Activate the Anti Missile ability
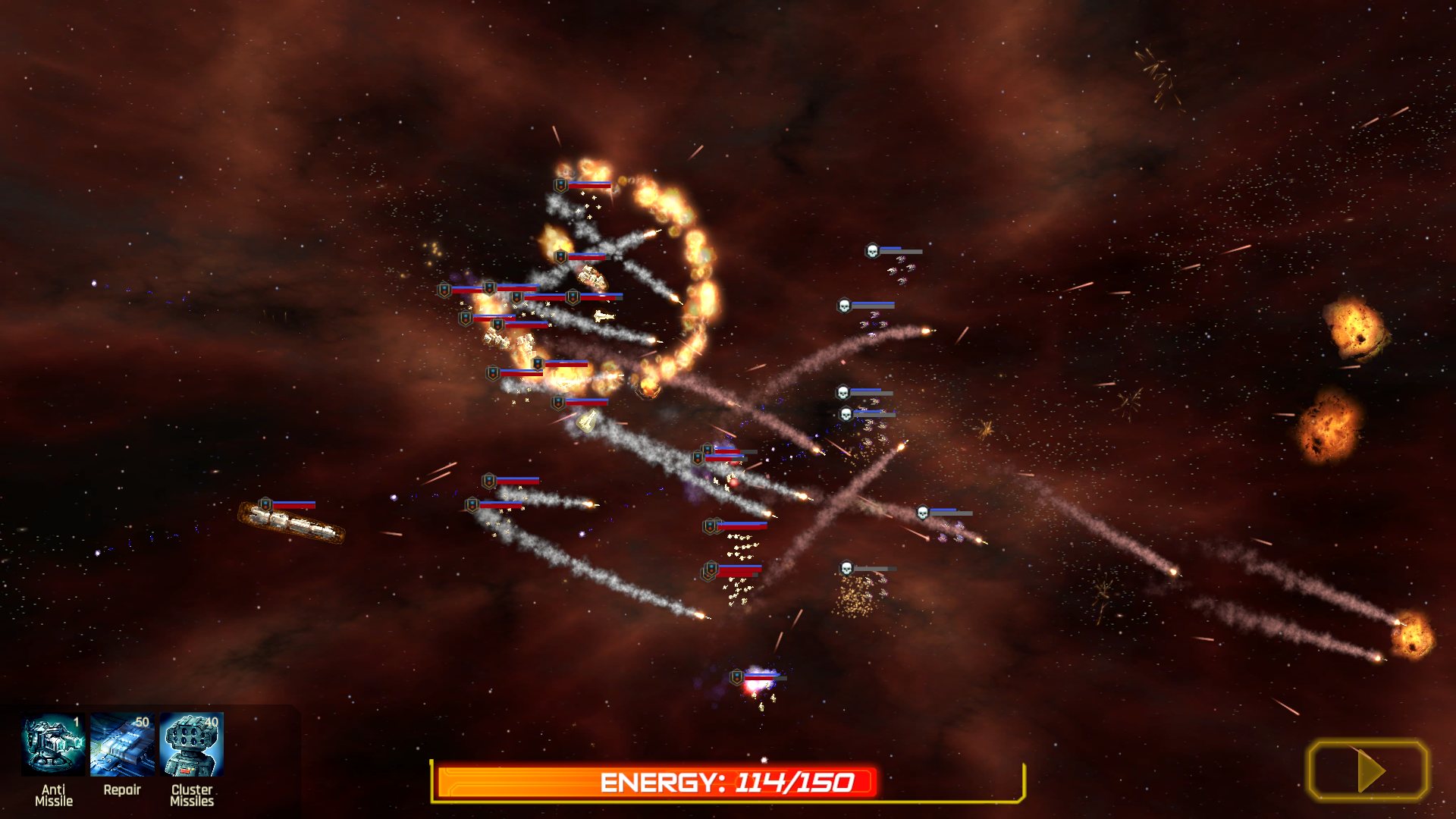This screenshot has height=819, width=1456. (x=53, y=745)
